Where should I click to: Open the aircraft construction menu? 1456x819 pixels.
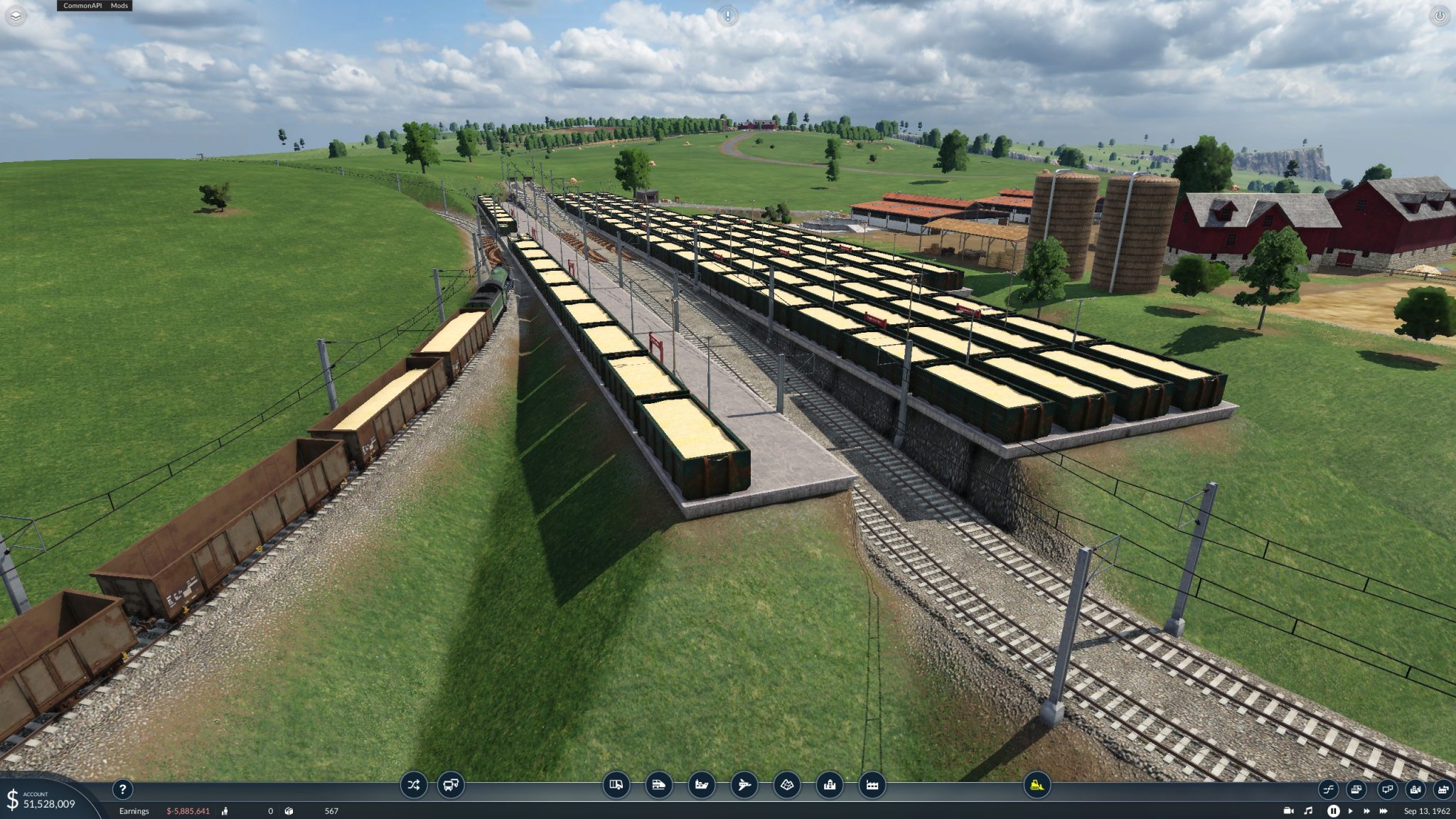tap(744, 786)
